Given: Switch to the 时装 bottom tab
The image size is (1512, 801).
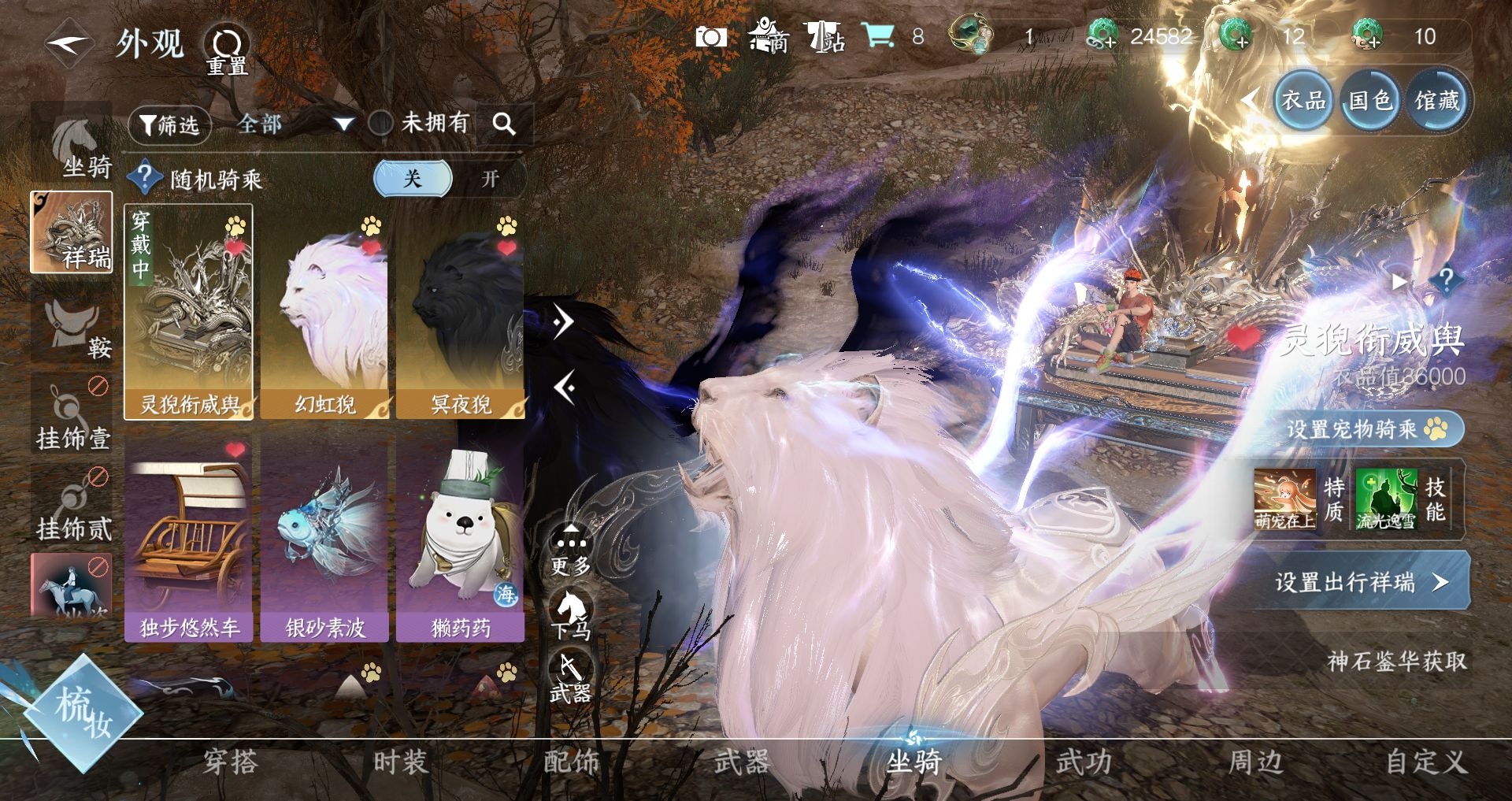Looking at the screenshot, I should point(400,762).
